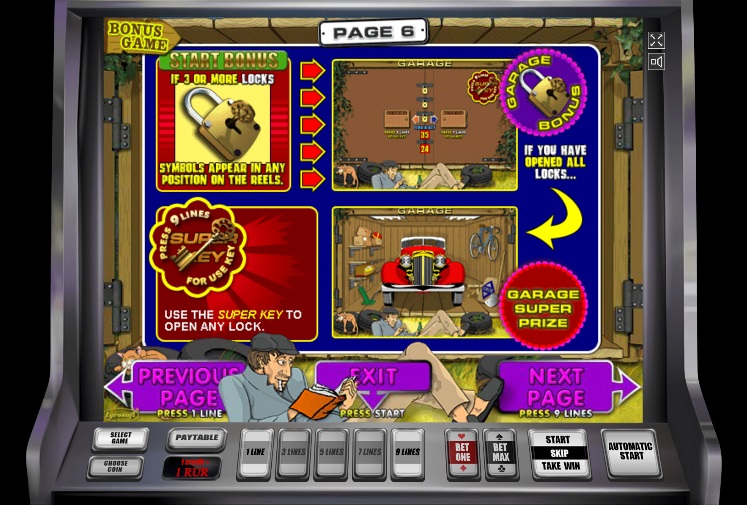Open the next paytable page
Image resolution: width=747 pixels, height=505 pixels.
click(560, 386)
